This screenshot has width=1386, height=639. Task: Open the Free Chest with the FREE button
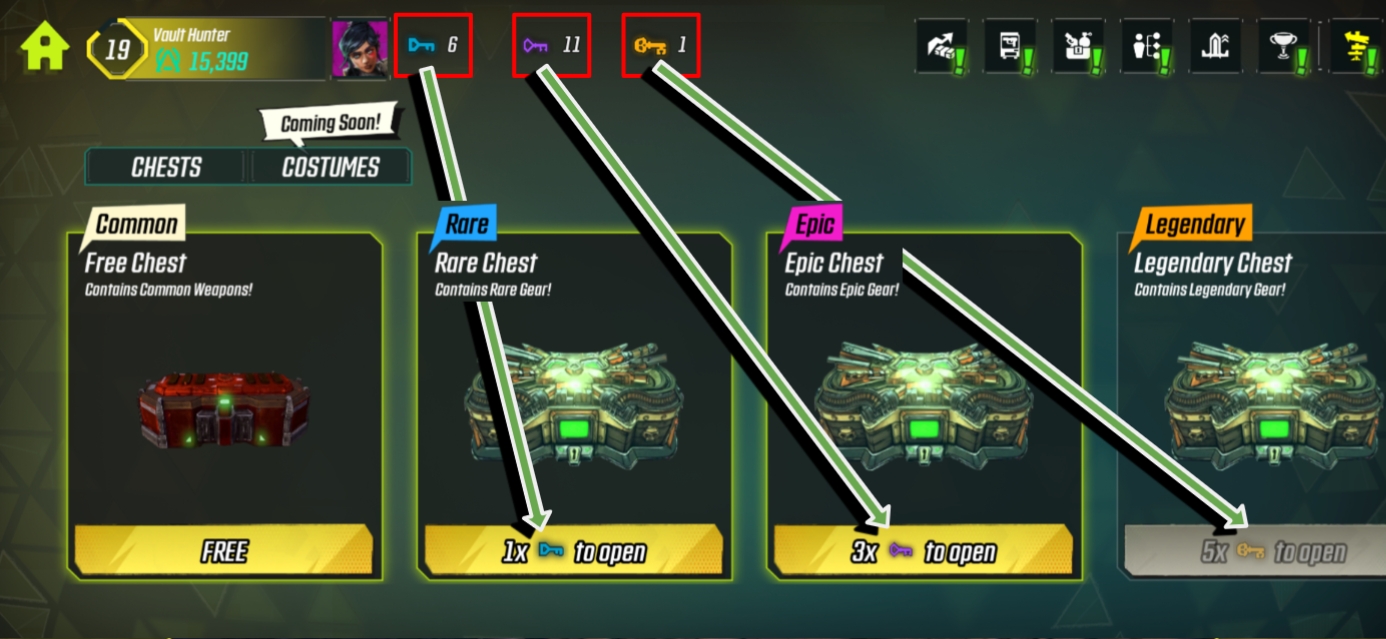(224, 551)
